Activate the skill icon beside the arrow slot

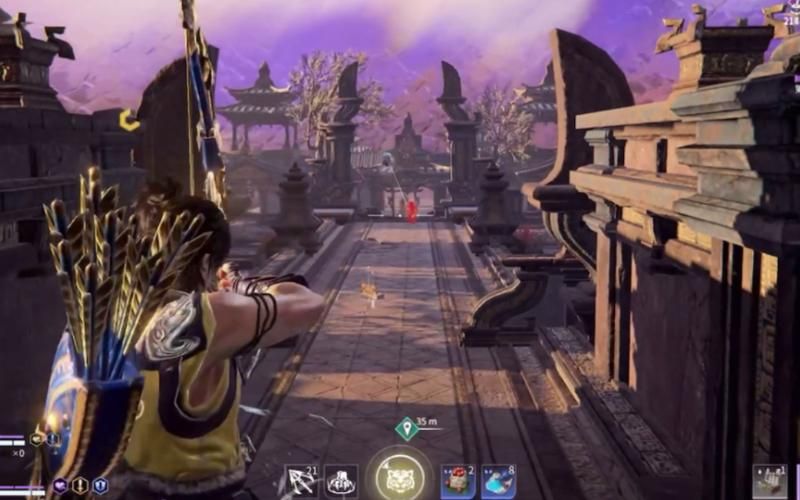340,481
